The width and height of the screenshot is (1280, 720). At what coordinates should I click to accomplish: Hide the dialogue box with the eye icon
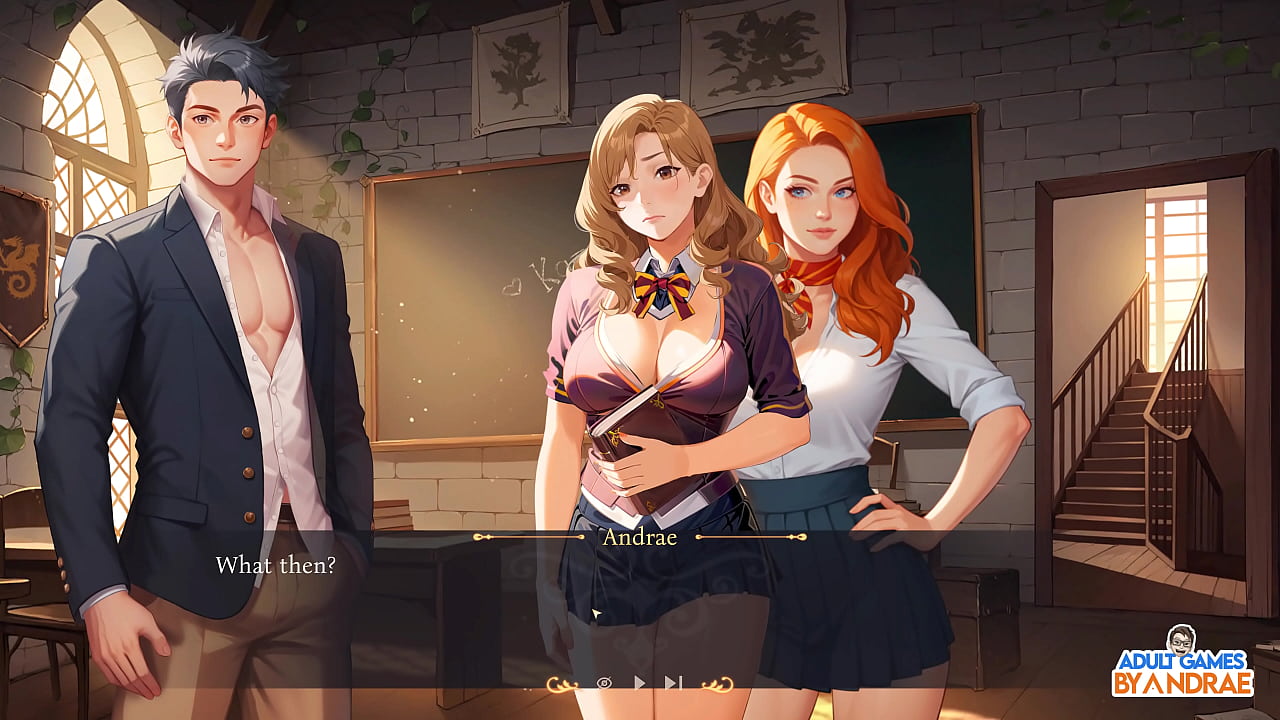(604, 683)
